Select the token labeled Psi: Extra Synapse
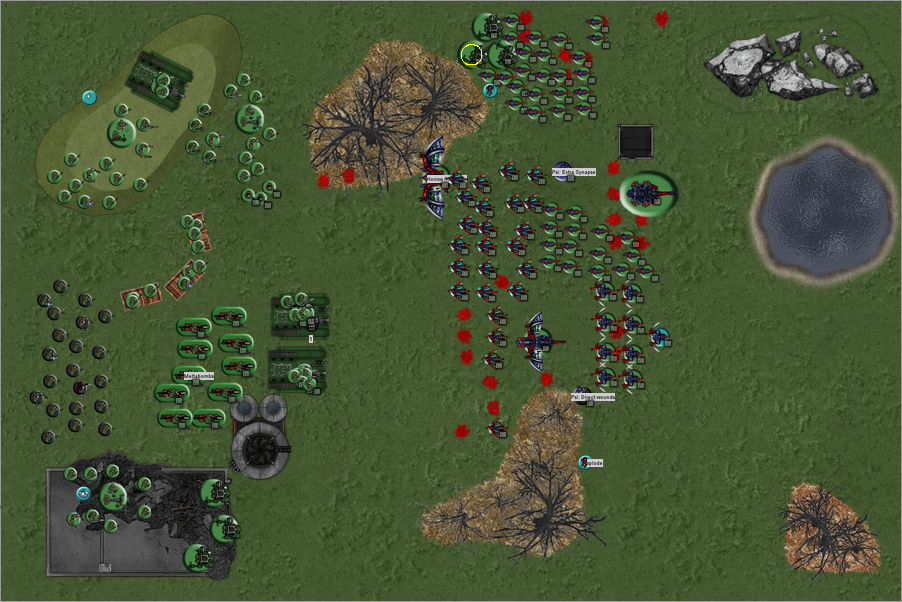The height and width of the screenshot is (602, 902). click(563, 171)
